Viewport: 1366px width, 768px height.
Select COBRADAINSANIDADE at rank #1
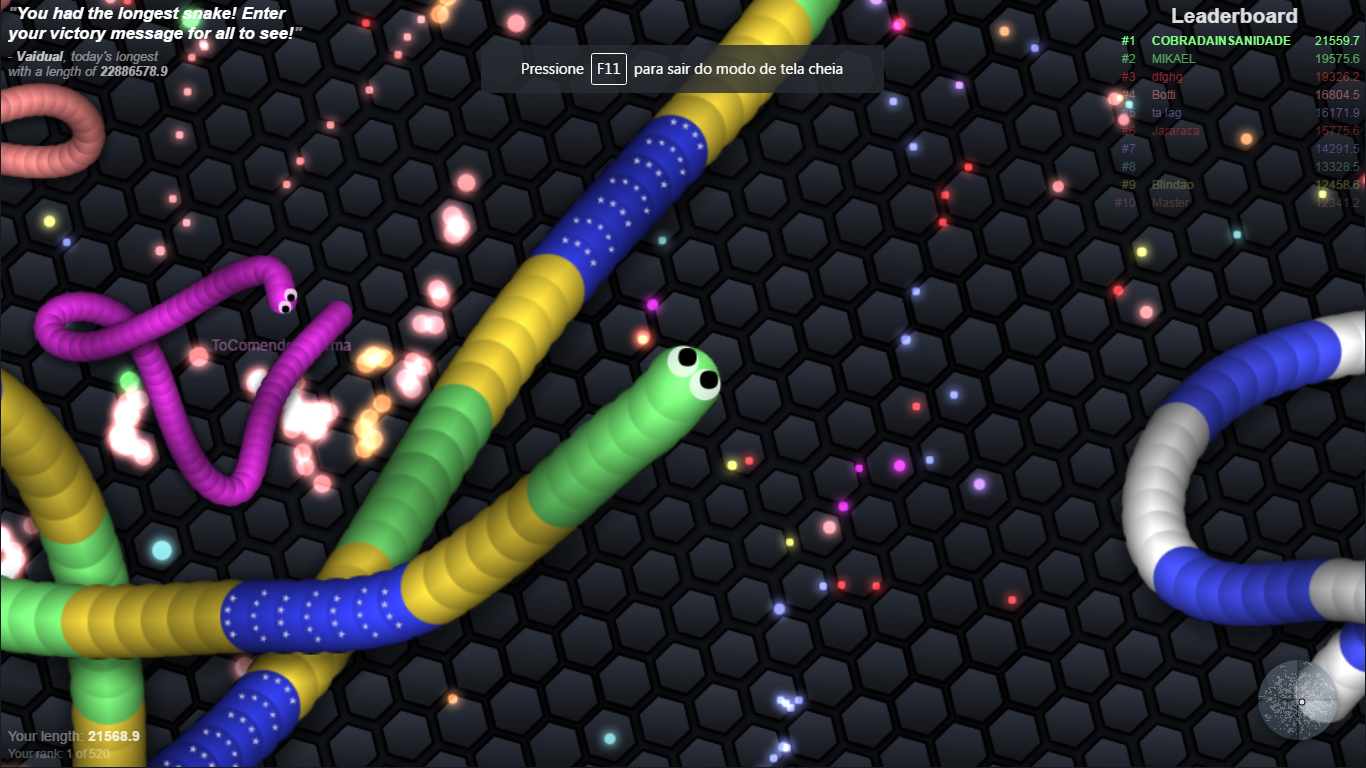[1222, 41]
